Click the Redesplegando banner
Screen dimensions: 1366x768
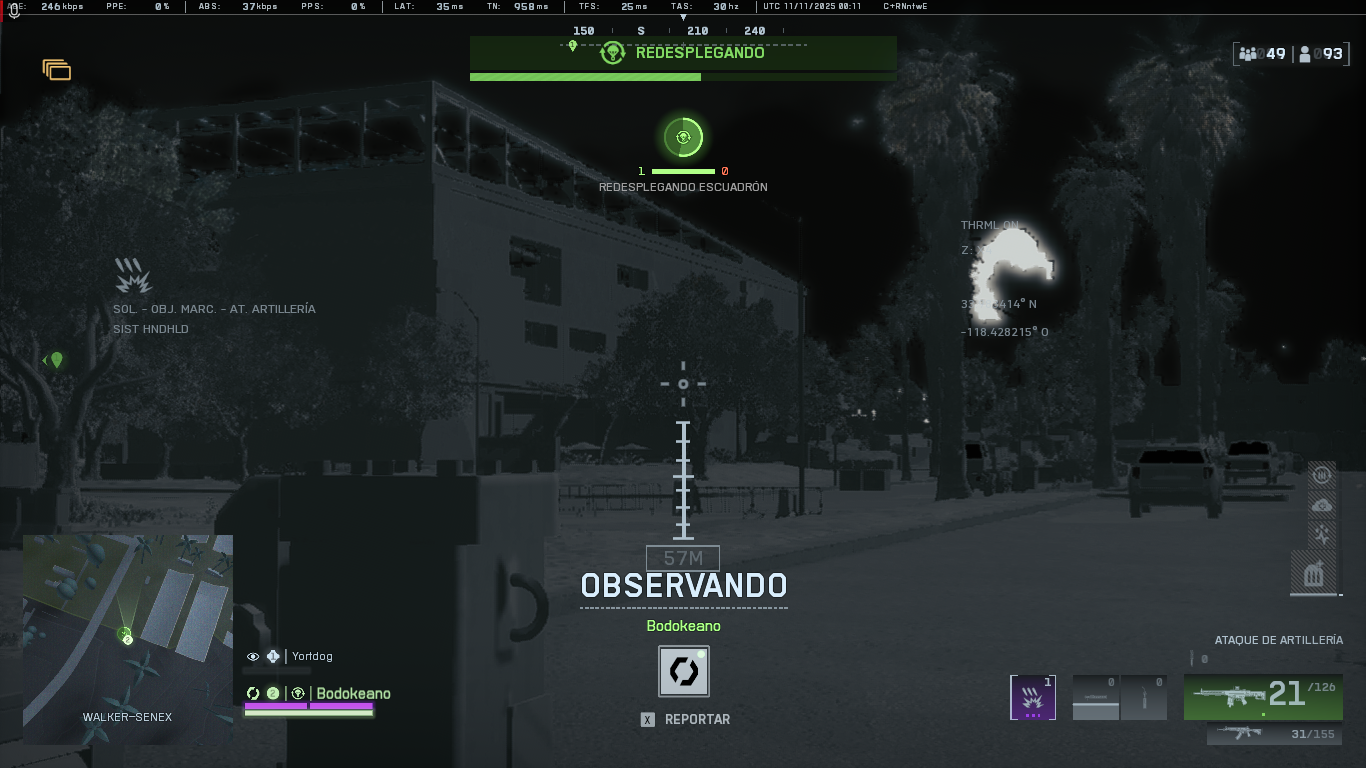(x=683, y=53)
